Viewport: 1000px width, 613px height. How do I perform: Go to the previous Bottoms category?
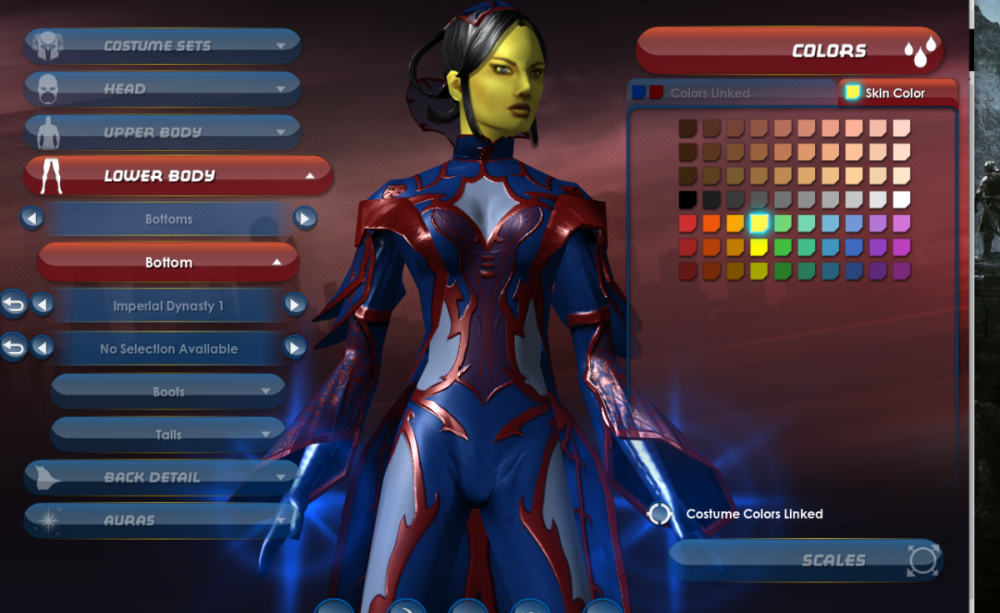point(32,218)
